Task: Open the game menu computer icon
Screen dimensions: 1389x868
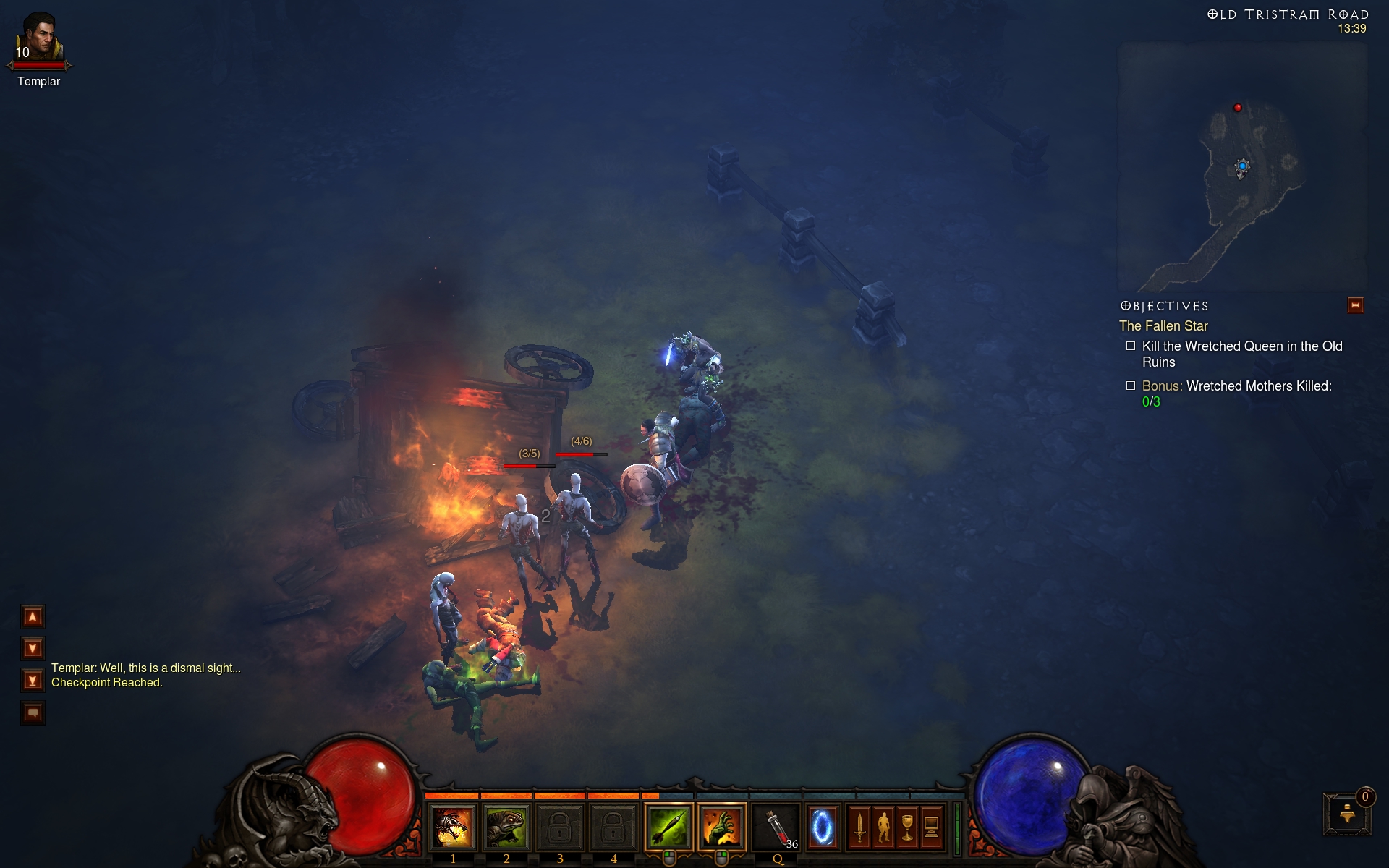Action: coord(932,827)
